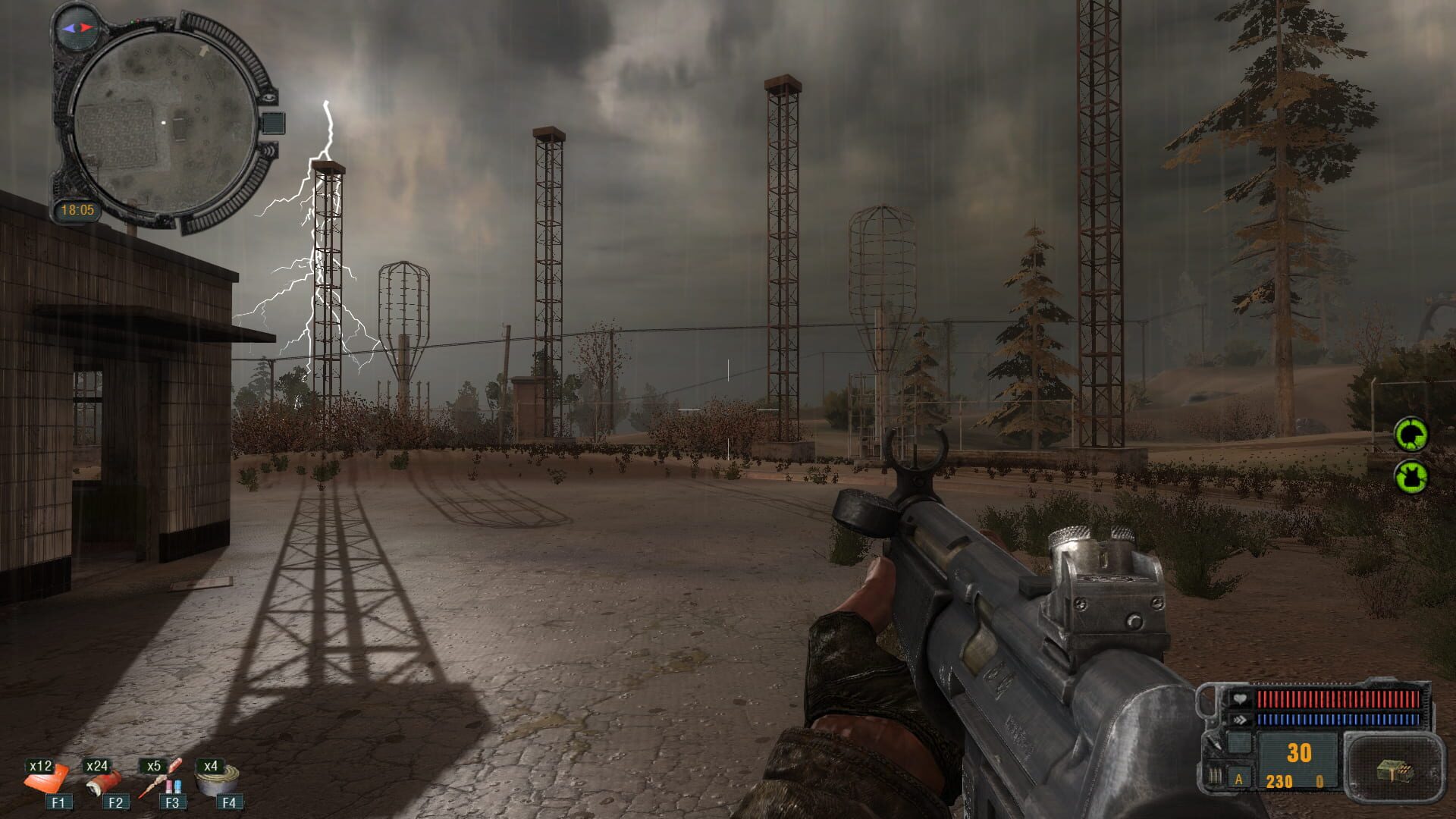Click the in-game clock showing 18:05
Screen dimensions: 1456x819
click(x=79, y=207)
